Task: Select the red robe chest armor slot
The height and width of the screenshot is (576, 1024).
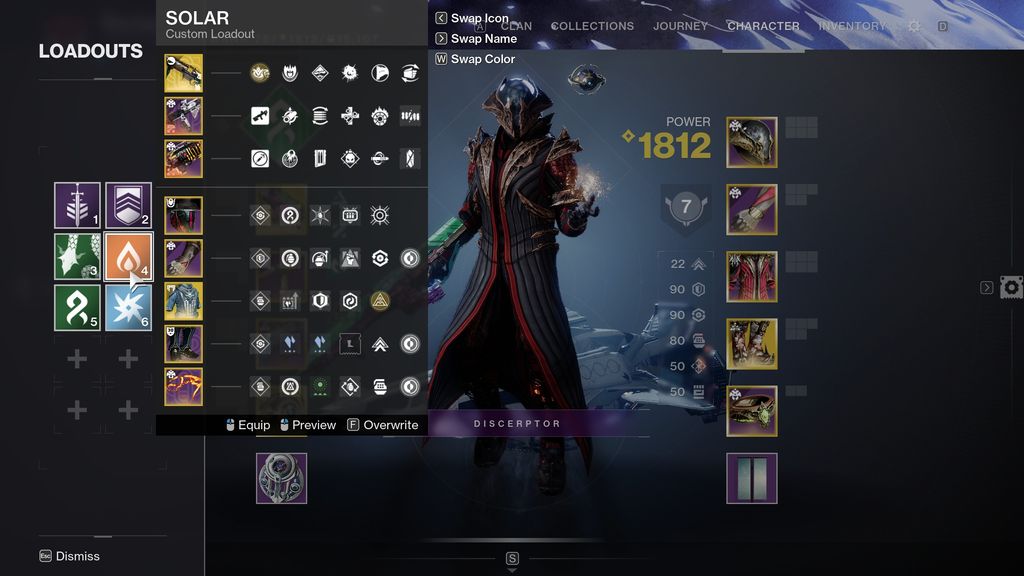Action: pyautogui.click(x=752, y=277)
